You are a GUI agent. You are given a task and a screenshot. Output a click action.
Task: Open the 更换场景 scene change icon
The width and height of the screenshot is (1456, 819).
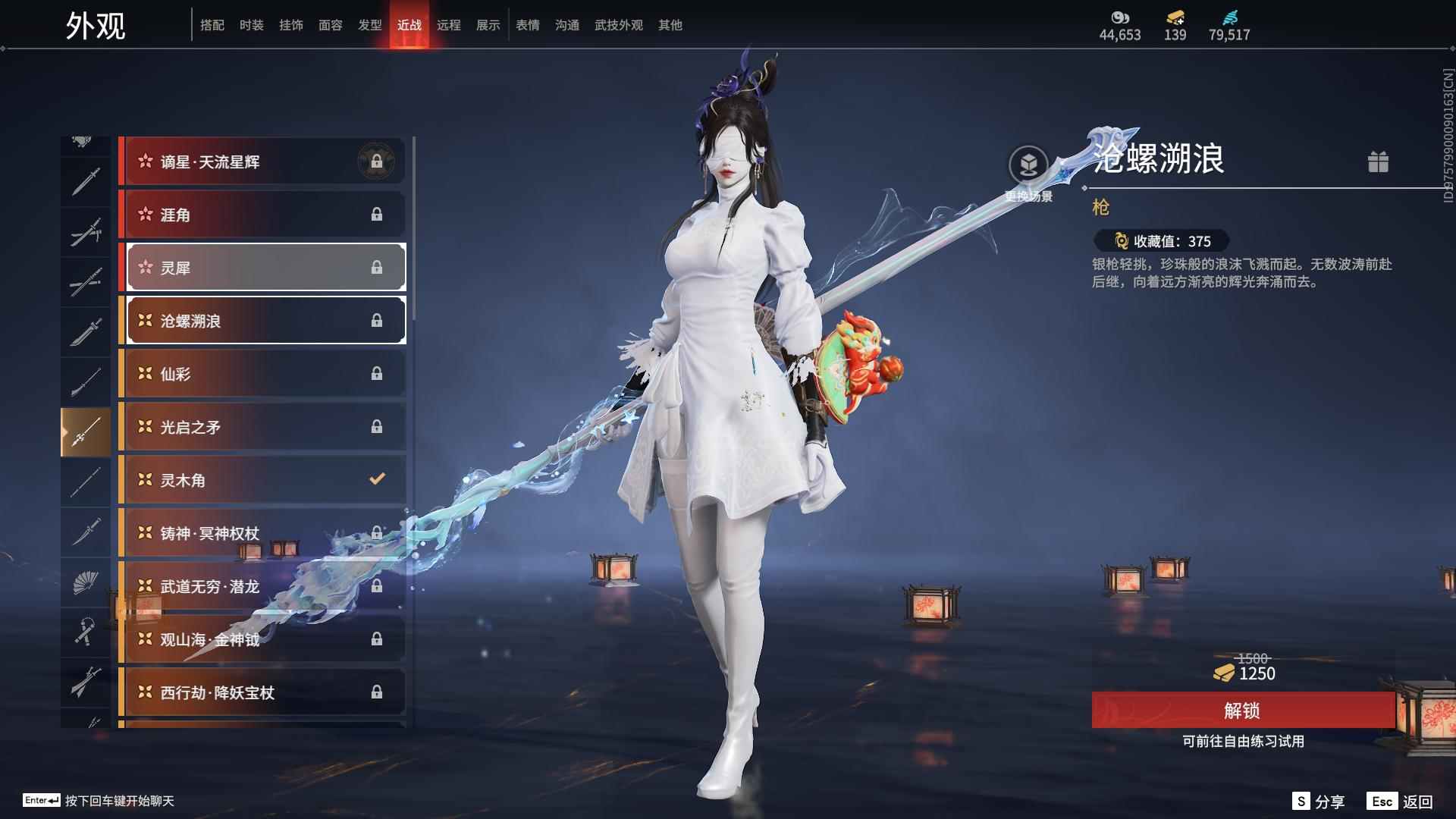pyautogui.click(x=1029, y=163)
